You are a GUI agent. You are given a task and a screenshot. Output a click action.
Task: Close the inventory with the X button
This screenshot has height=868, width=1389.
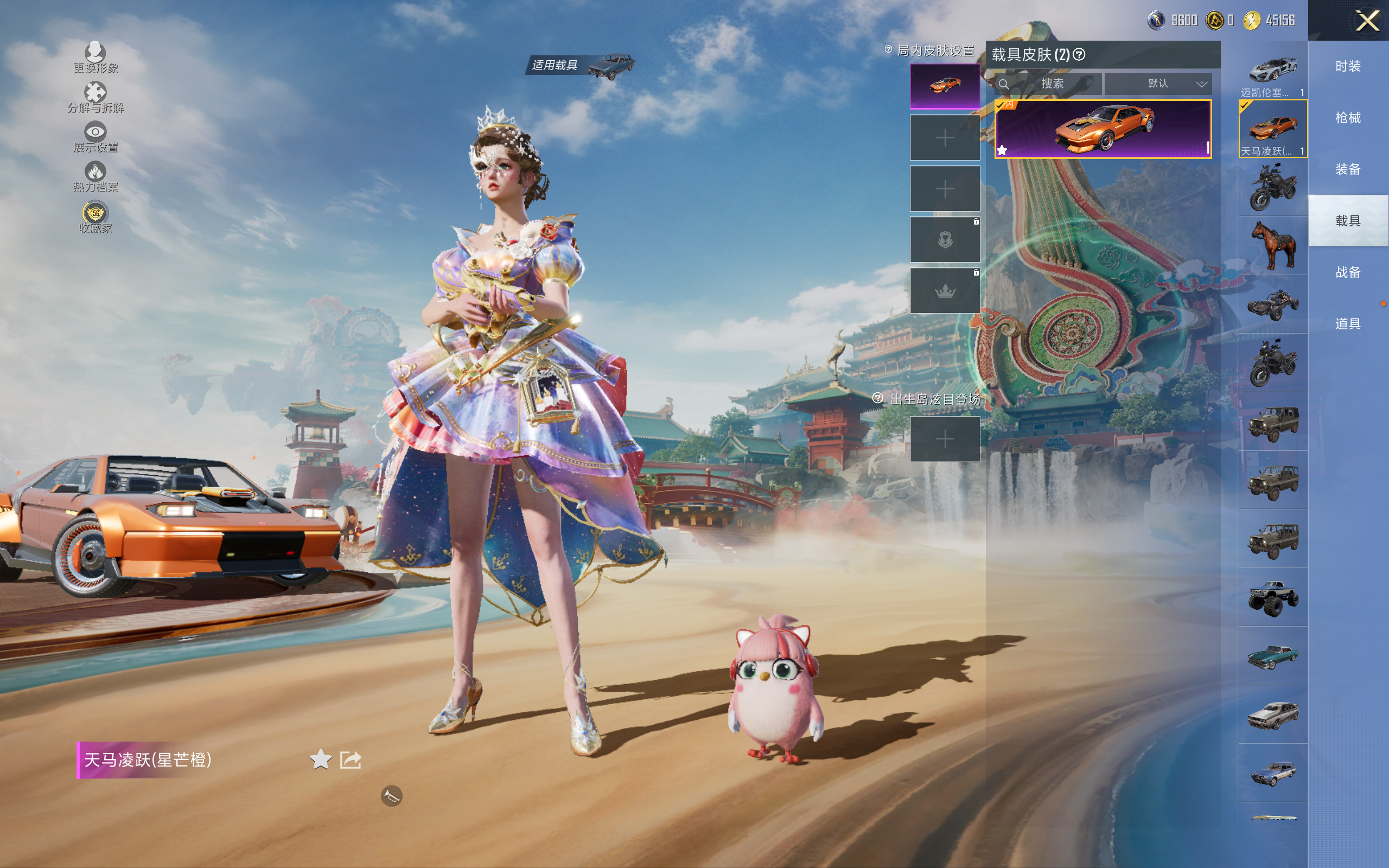tap(1367, 21)
